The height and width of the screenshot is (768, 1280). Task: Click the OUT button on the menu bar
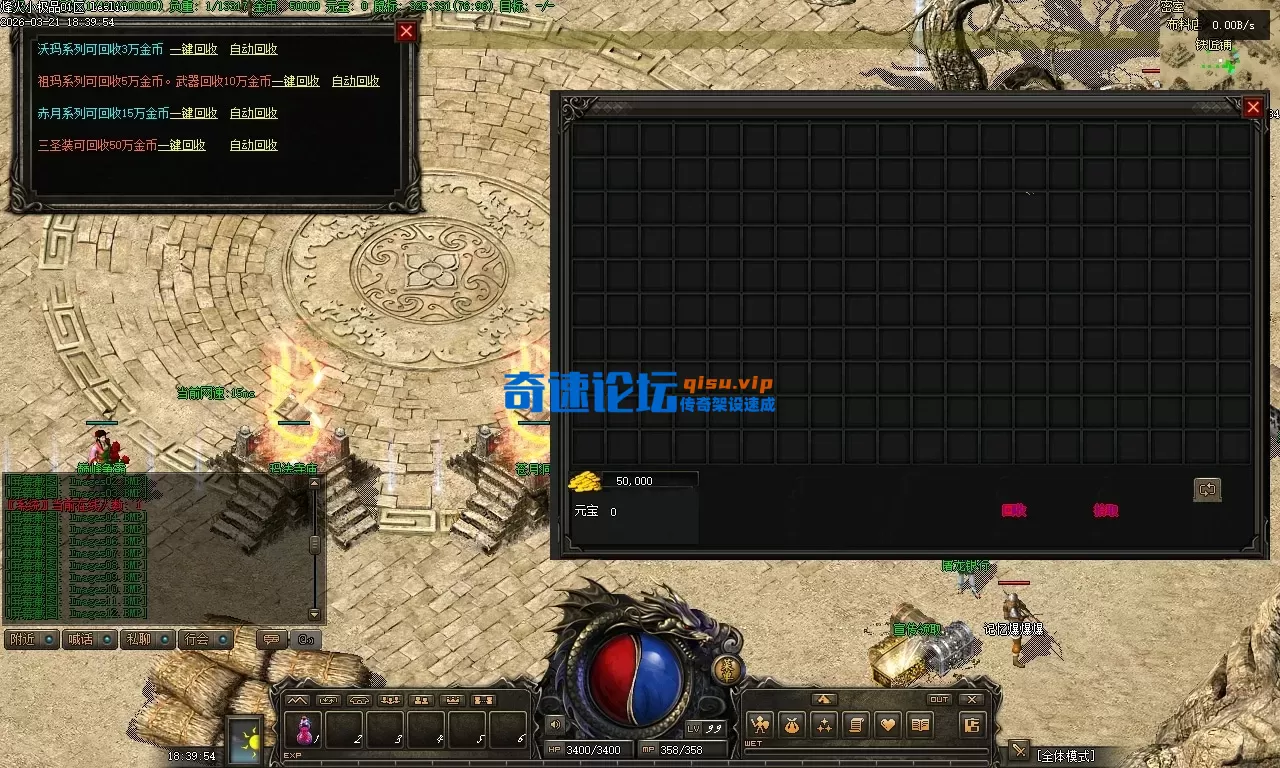[x=938, y=699]
